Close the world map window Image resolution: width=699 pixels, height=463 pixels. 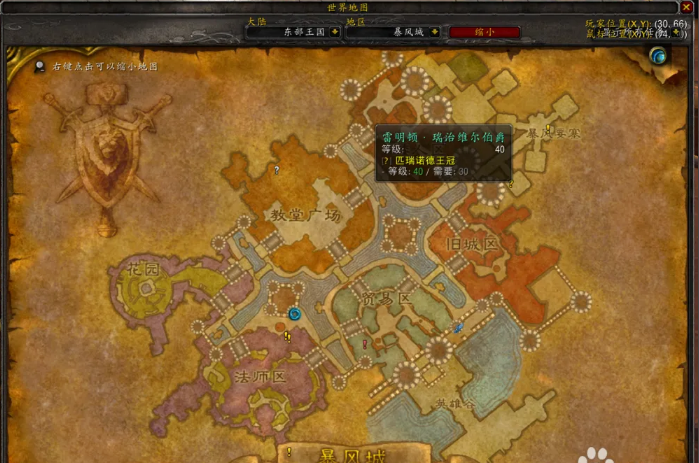tap(686, 6)
